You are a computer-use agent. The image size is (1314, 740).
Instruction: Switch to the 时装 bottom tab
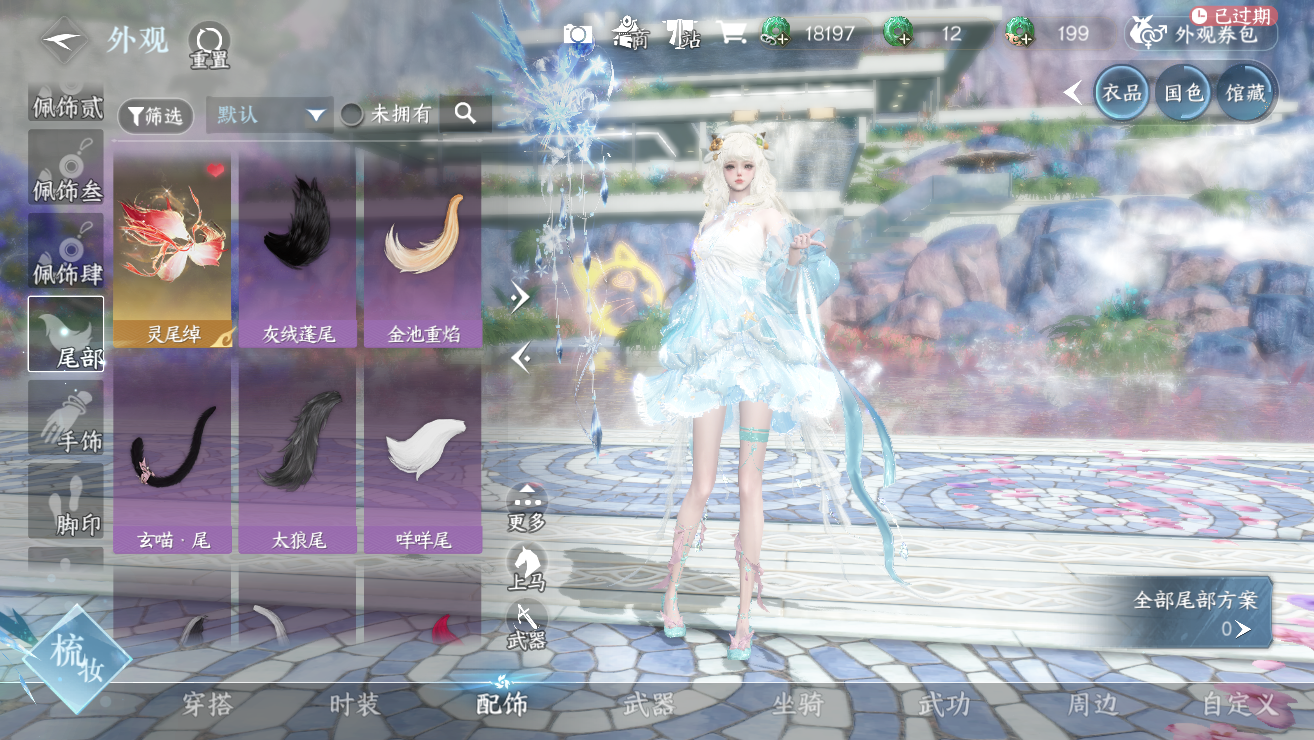click(x=354, y=704)
